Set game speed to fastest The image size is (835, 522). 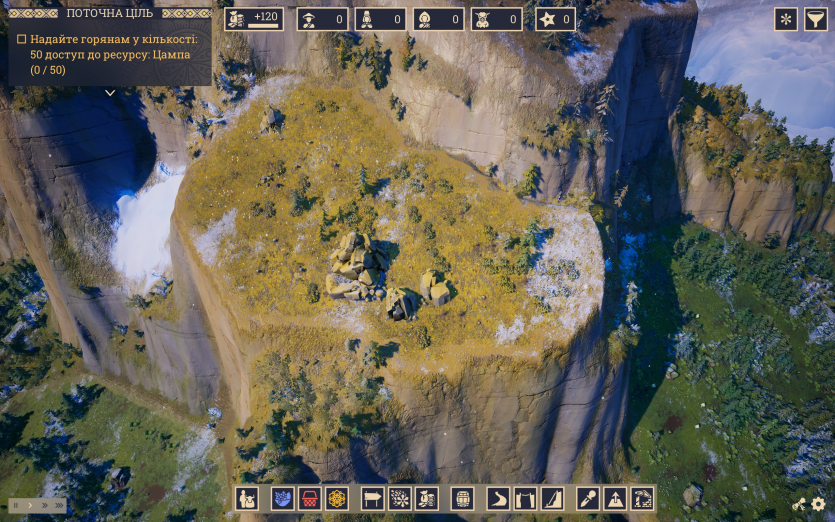[x=58, y=506]
